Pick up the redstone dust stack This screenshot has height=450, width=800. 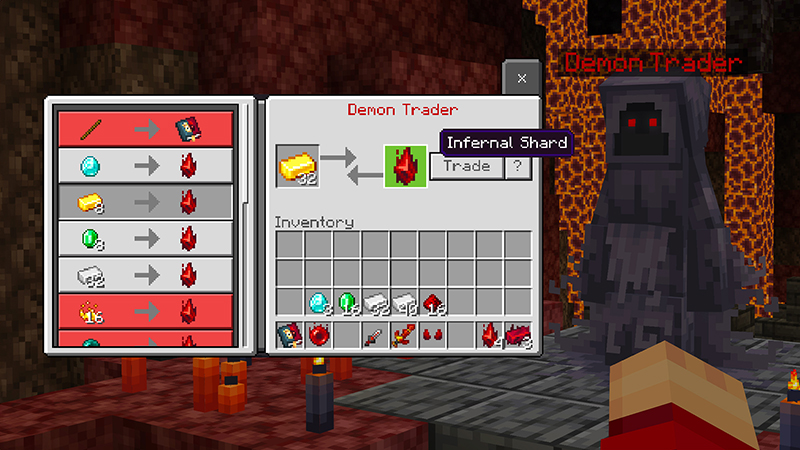click(433, 301)
